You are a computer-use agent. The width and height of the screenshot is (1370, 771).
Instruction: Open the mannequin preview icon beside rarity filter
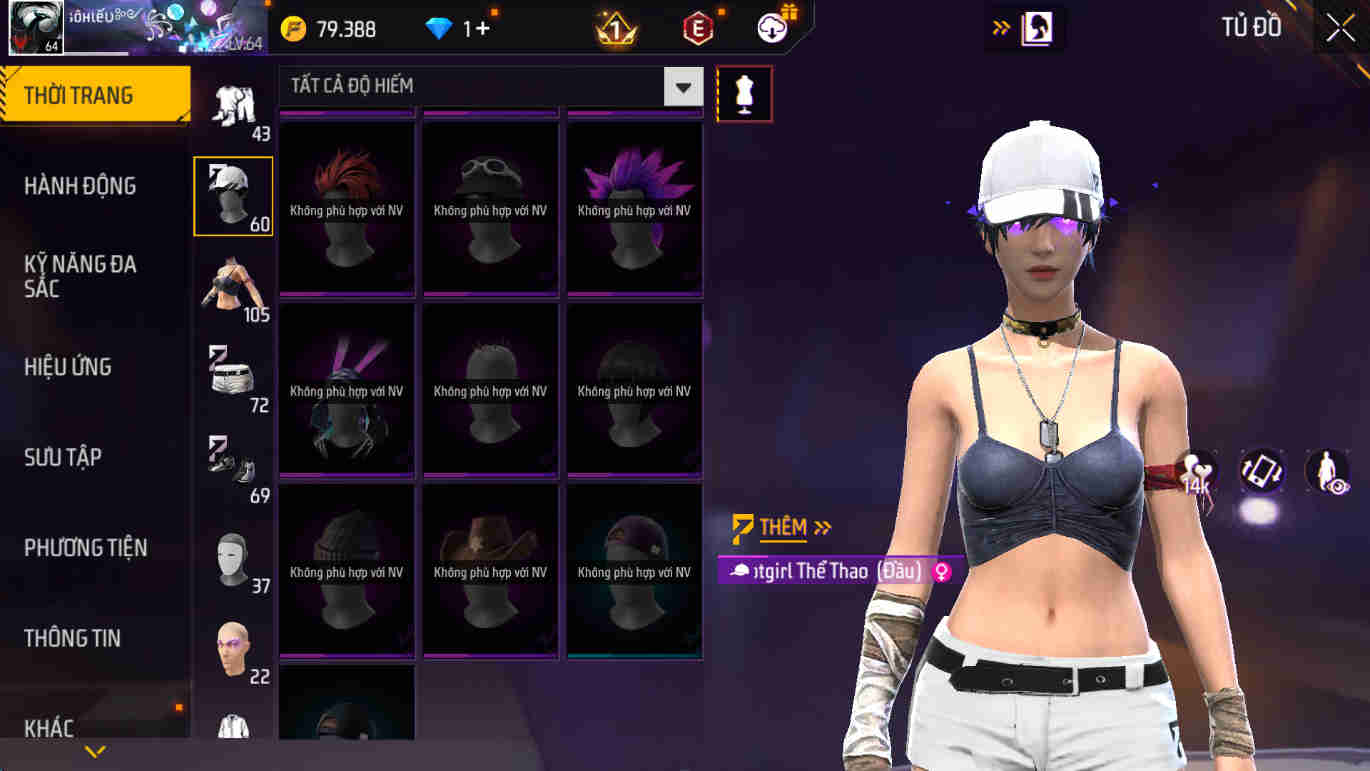pos(744,93)
